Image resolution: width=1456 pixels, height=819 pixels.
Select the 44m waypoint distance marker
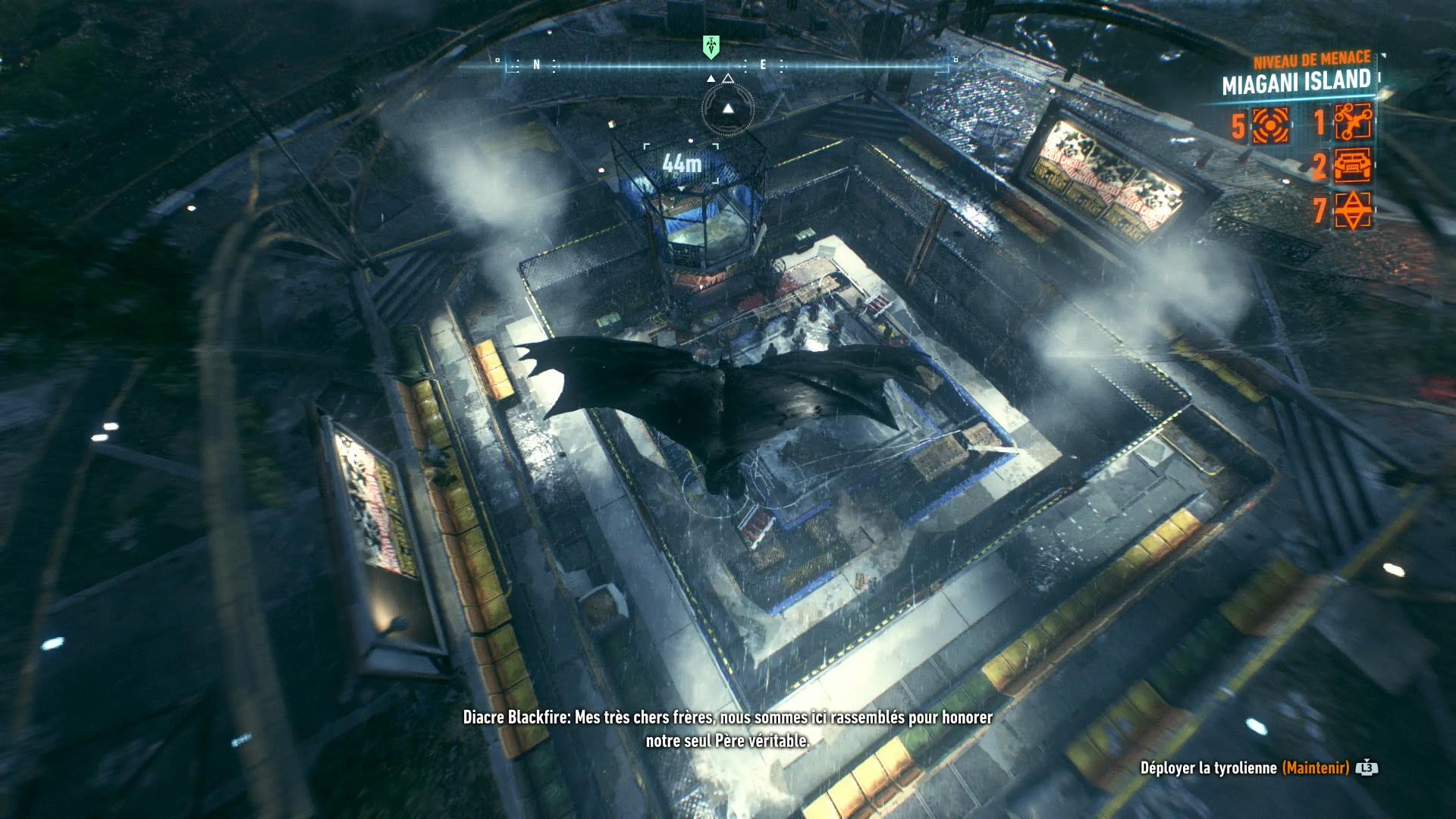coord(681,164)
